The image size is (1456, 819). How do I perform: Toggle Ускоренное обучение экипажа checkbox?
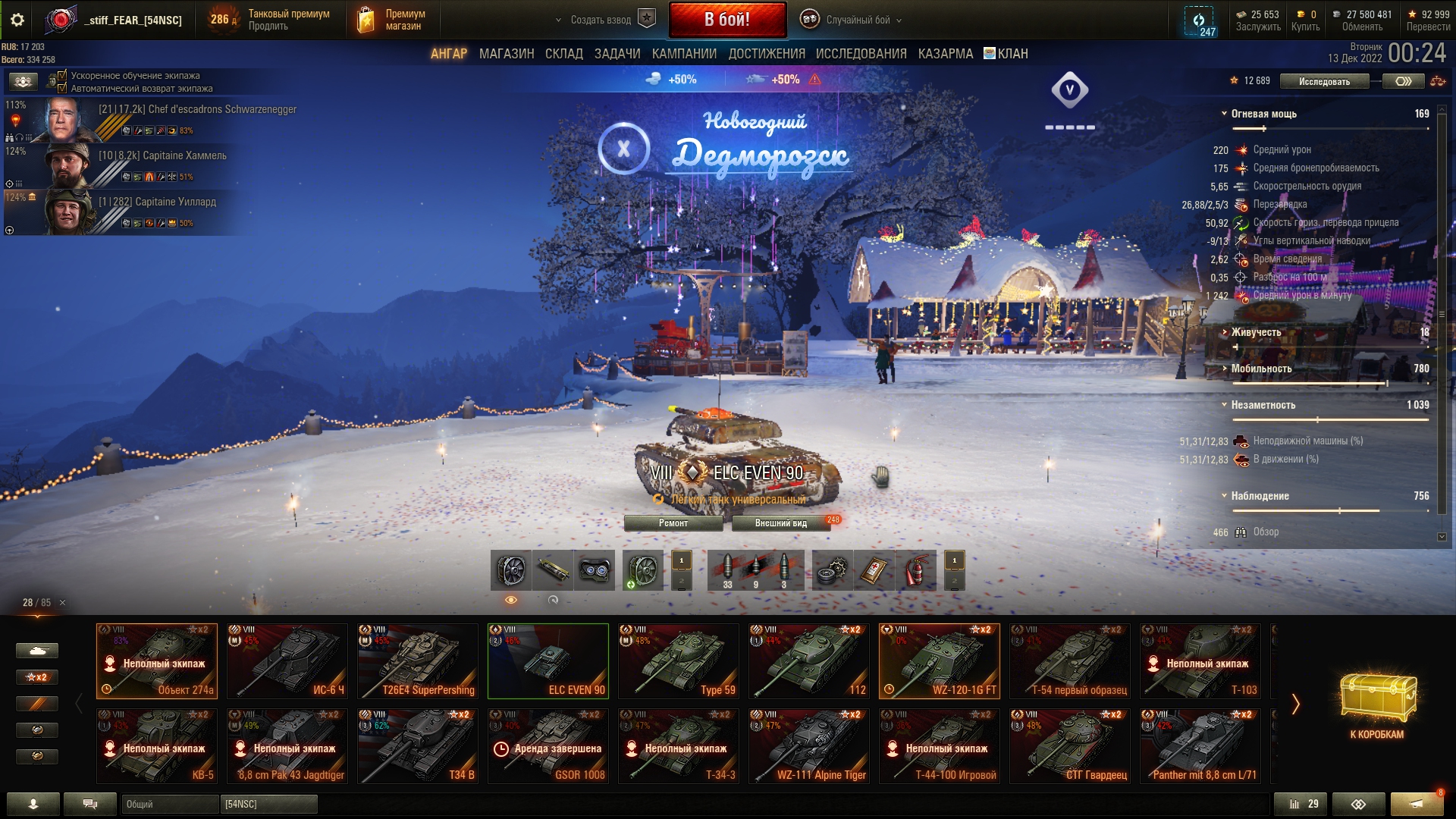tap(63, 75)
